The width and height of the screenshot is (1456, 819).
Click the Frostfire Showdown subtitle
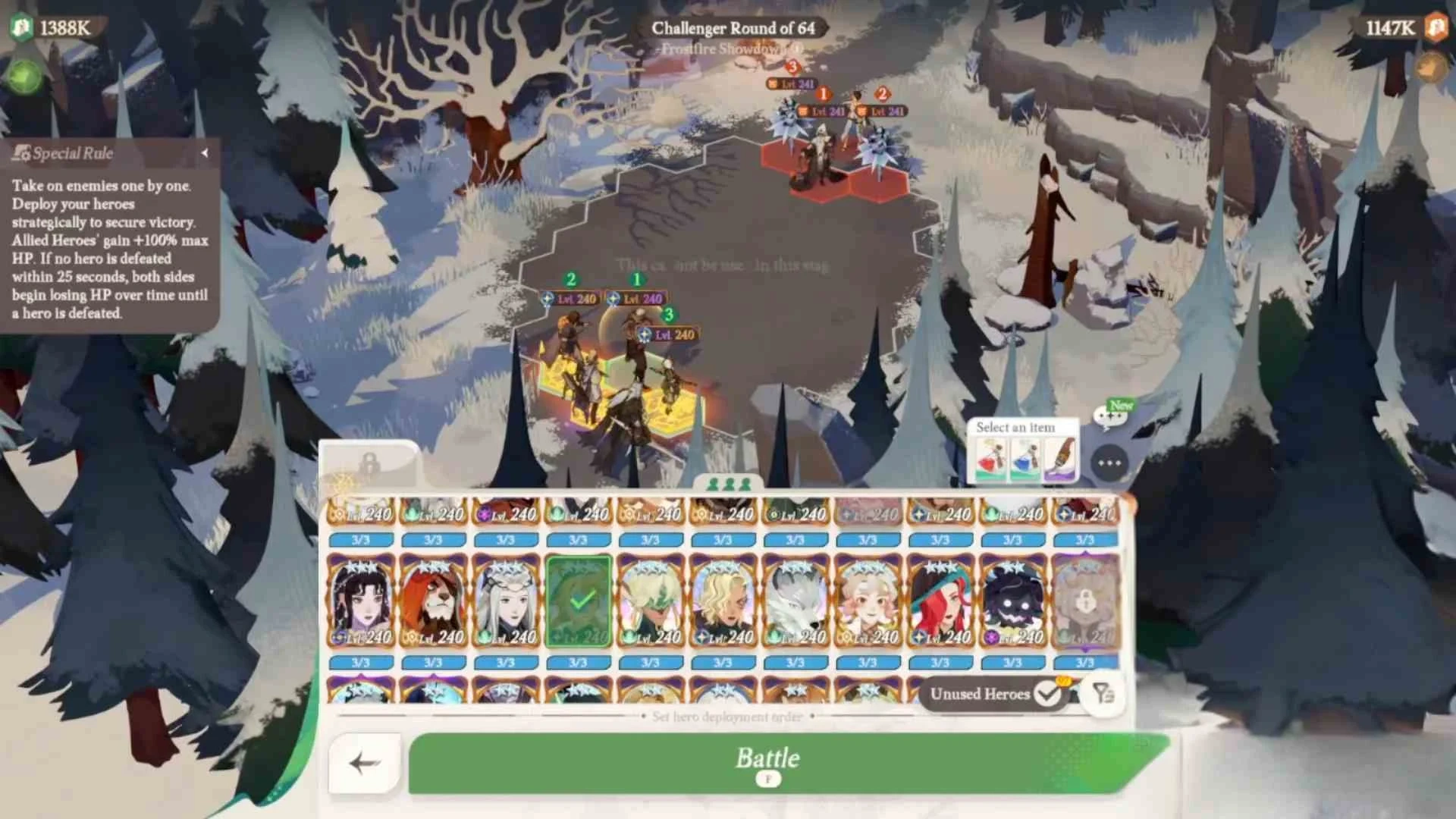click(x=730, y=49)
